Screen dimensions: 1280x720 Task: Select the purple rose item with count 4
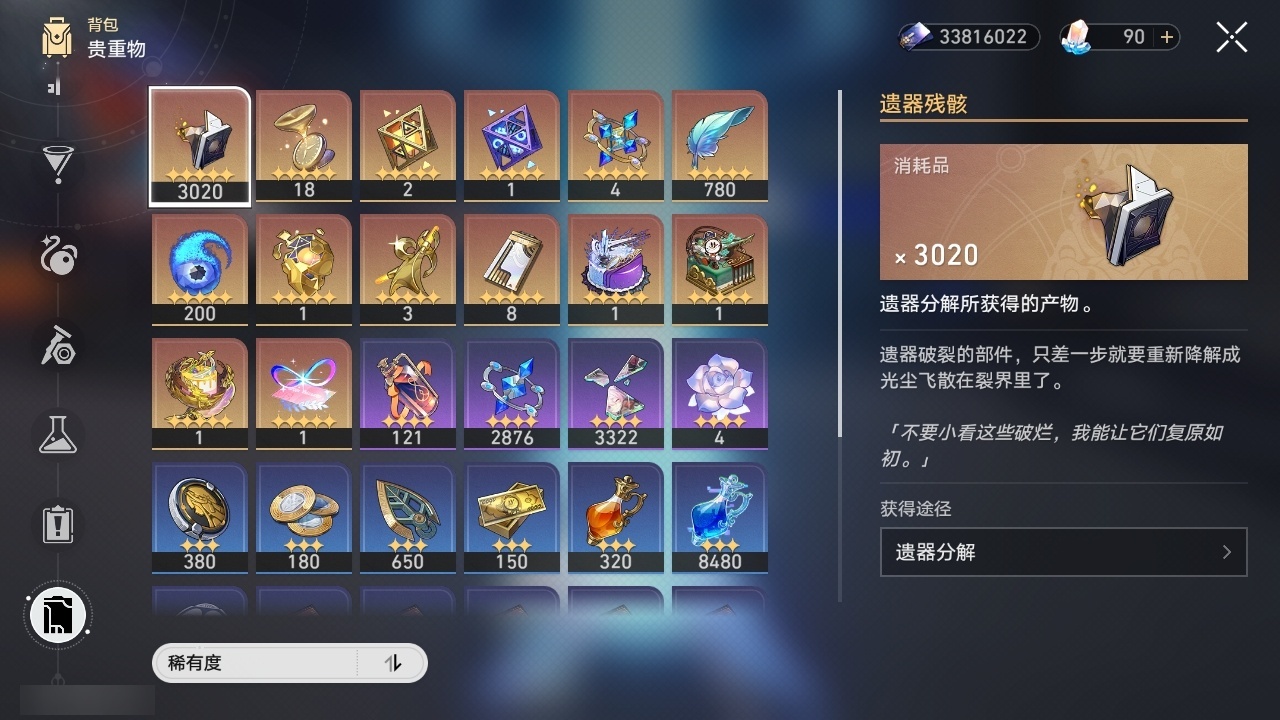[x=719, y=392]
